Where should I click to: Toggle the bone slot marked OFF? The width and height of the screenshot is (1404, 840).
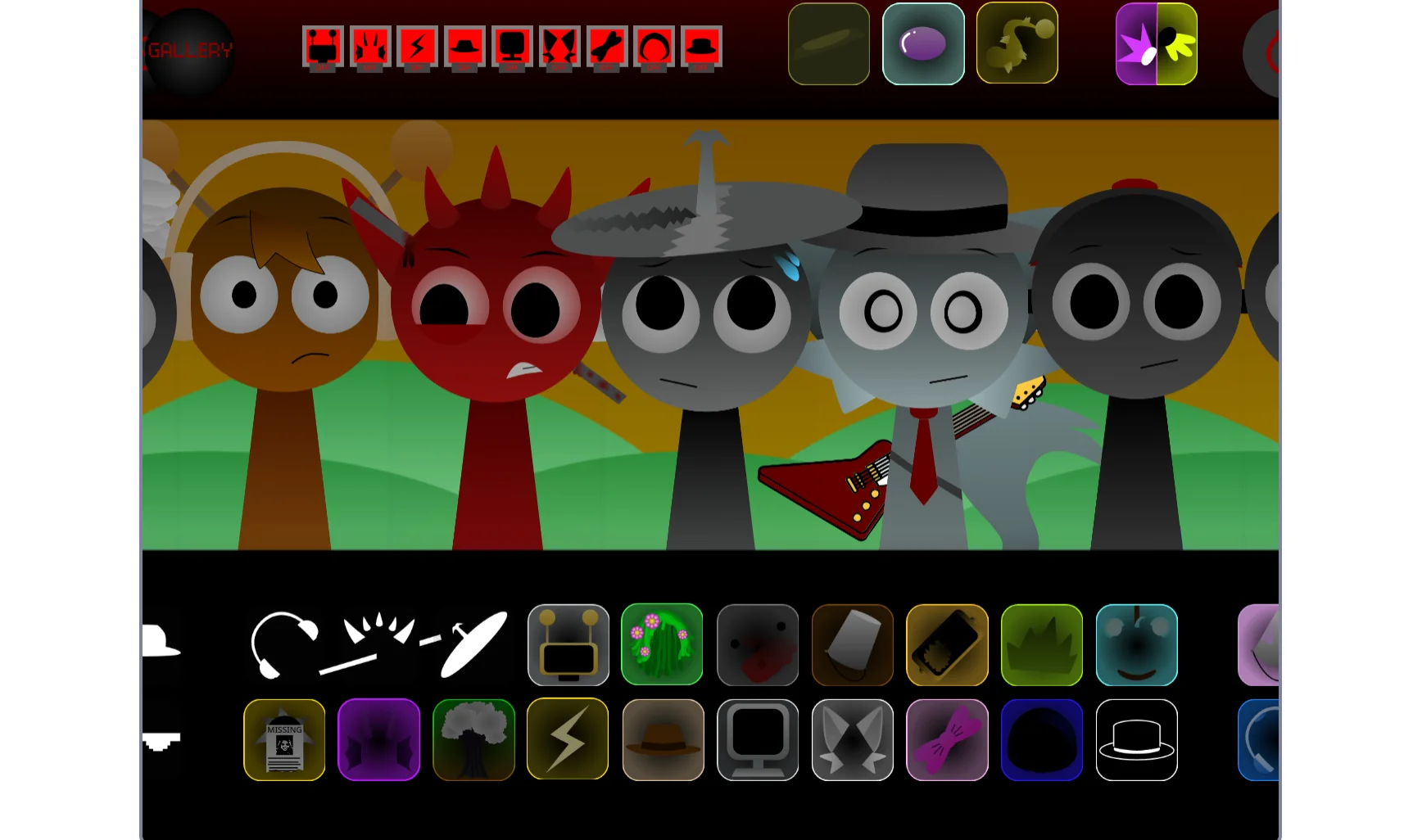(607, 47)
